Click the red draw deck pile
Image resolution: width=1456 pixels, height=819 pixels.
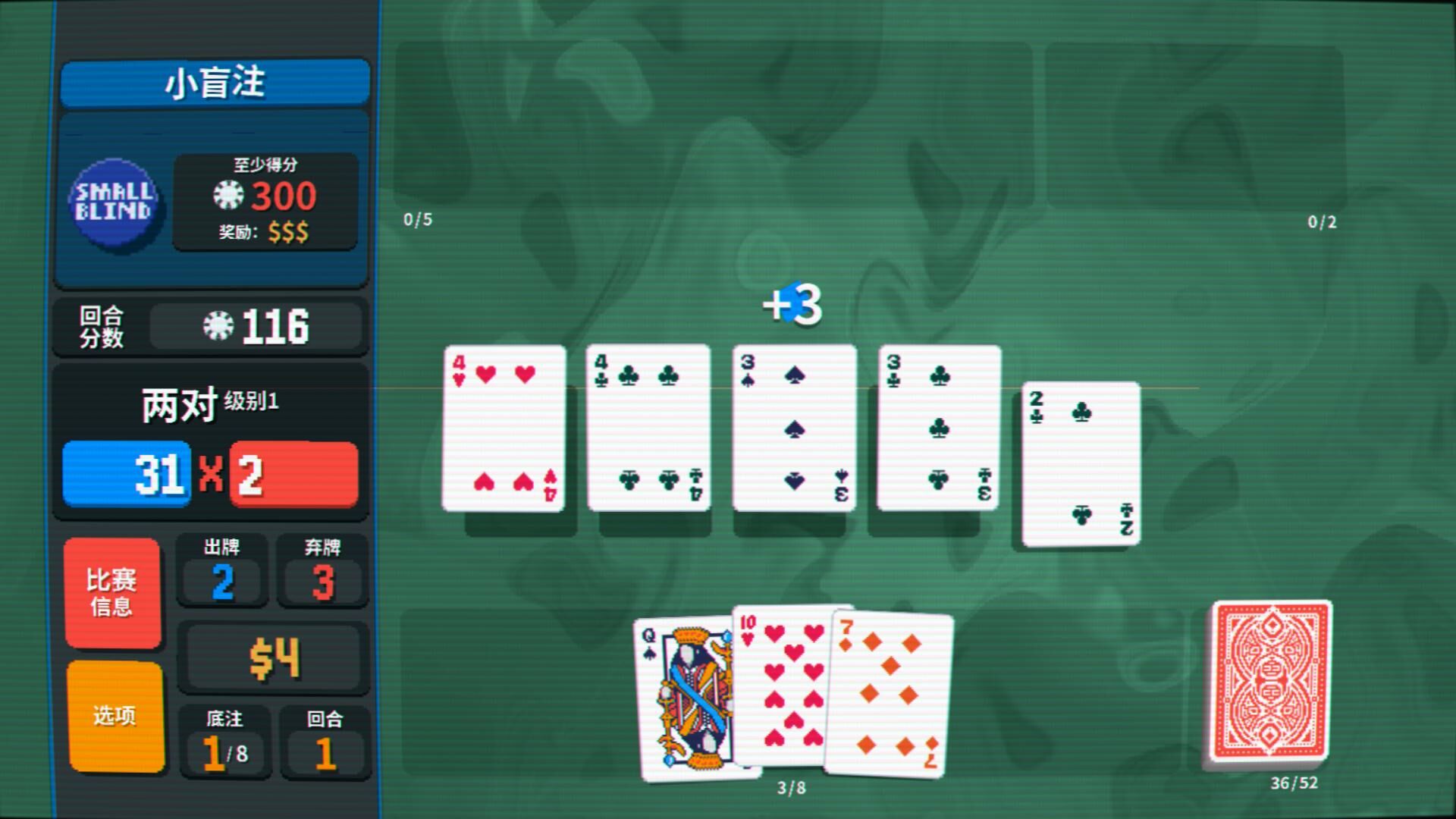(x=1270, y=680)
